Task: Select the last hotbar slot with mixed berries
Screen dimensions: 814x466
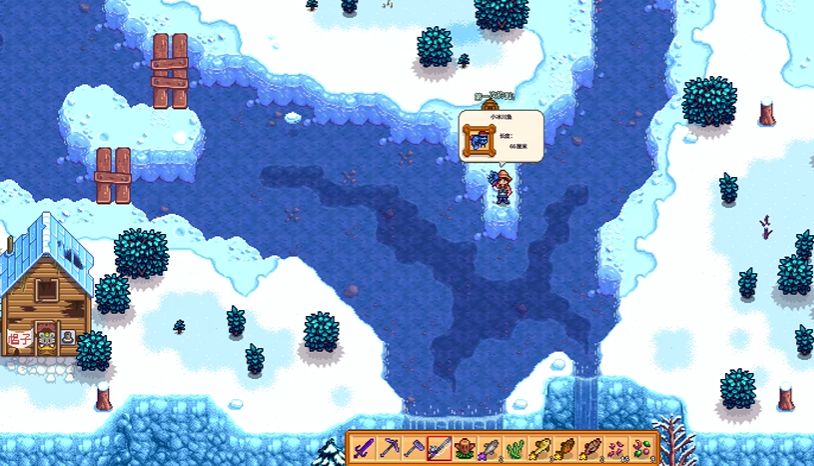Action: (643, 449)
